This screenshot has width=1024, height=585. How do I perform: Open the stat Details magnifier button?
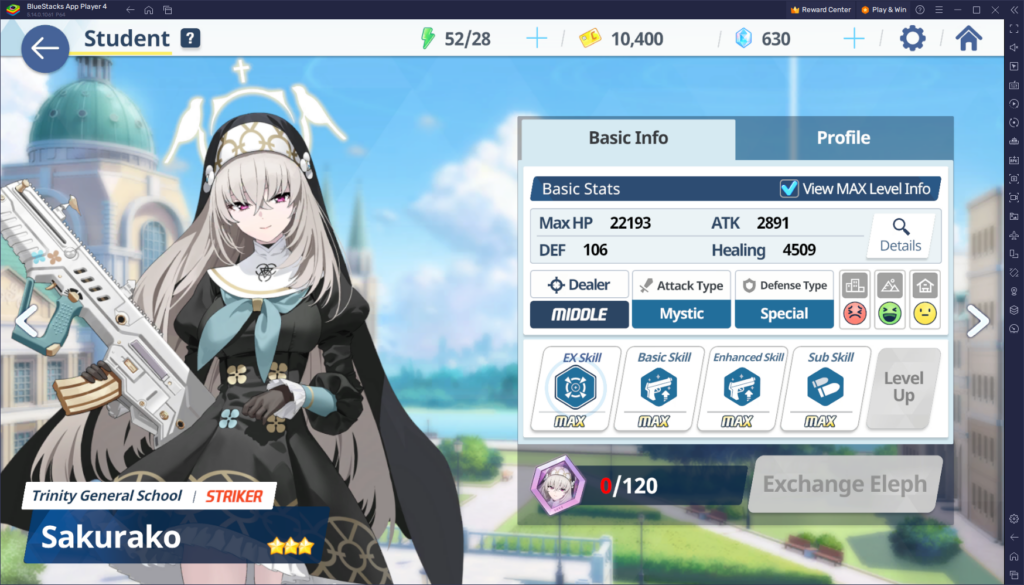point(900,235)
